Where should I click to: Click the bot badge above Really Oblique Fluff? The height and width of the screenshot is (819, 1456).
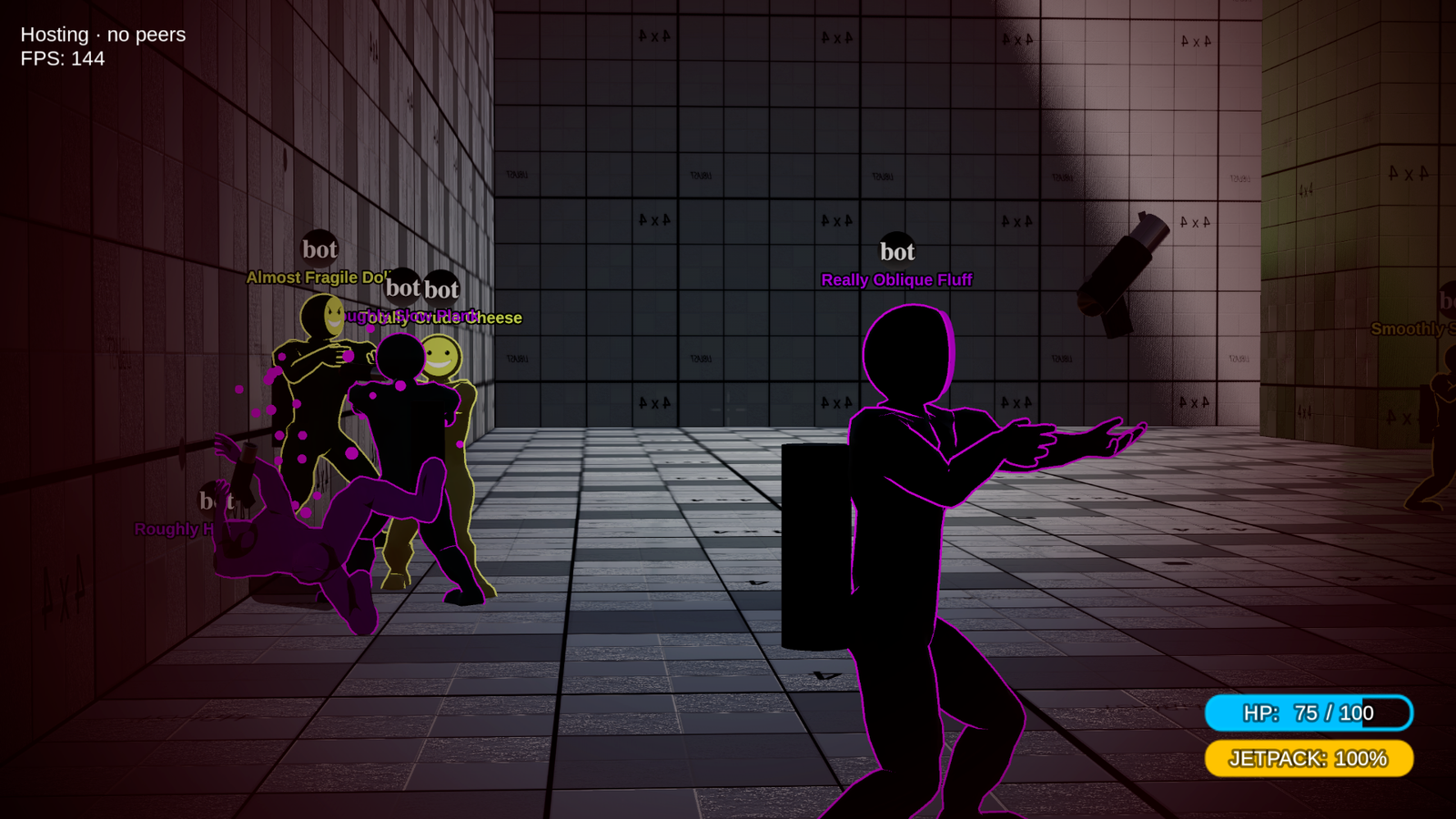point(897,250)
